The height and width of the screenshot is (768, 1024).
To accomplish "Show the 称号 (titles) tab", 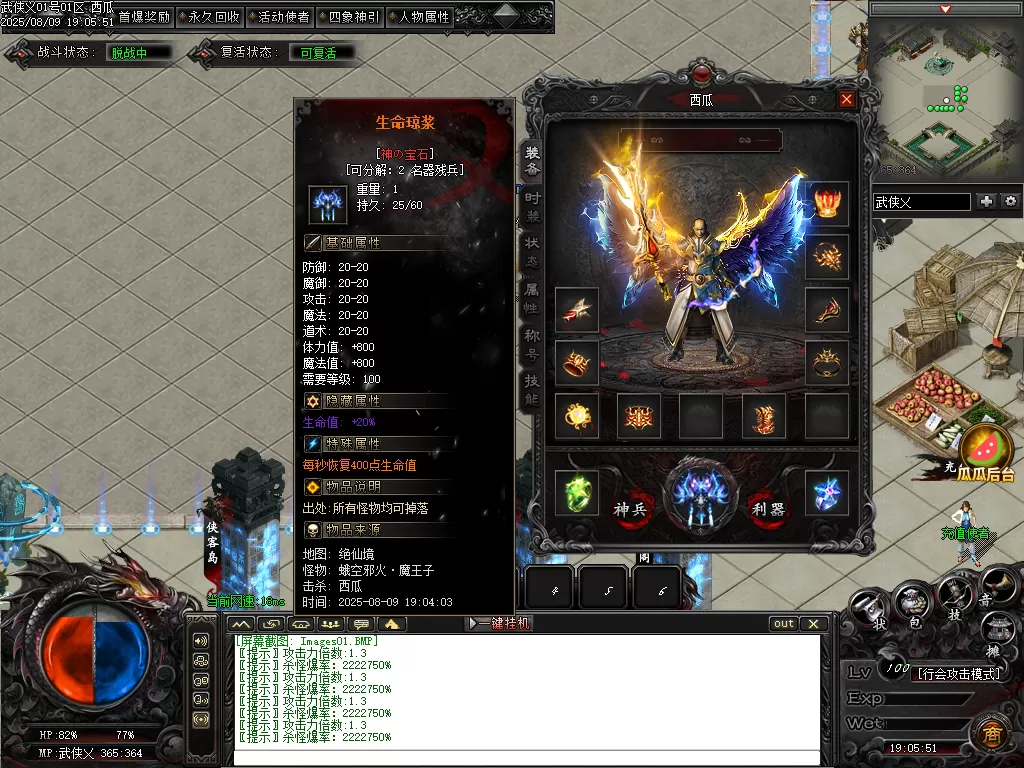I will coord(532,345).
